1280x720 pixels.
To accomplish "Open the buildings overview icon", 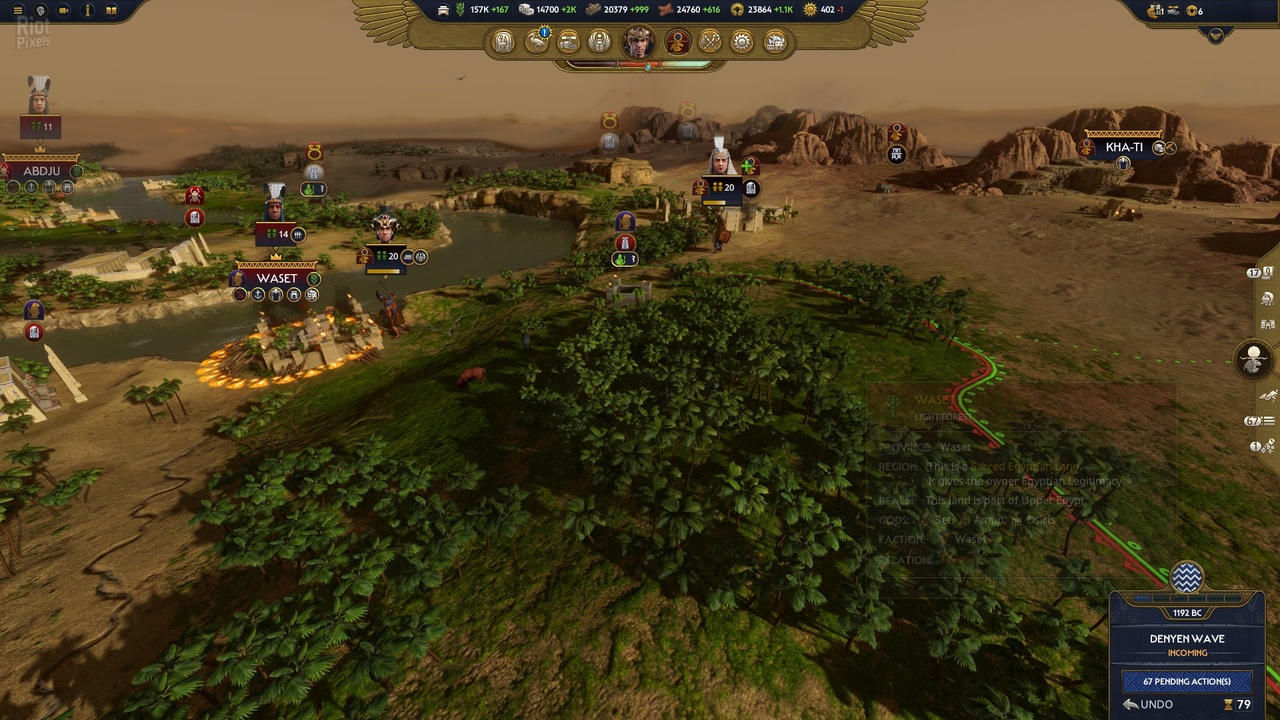I will click(776, 42).
